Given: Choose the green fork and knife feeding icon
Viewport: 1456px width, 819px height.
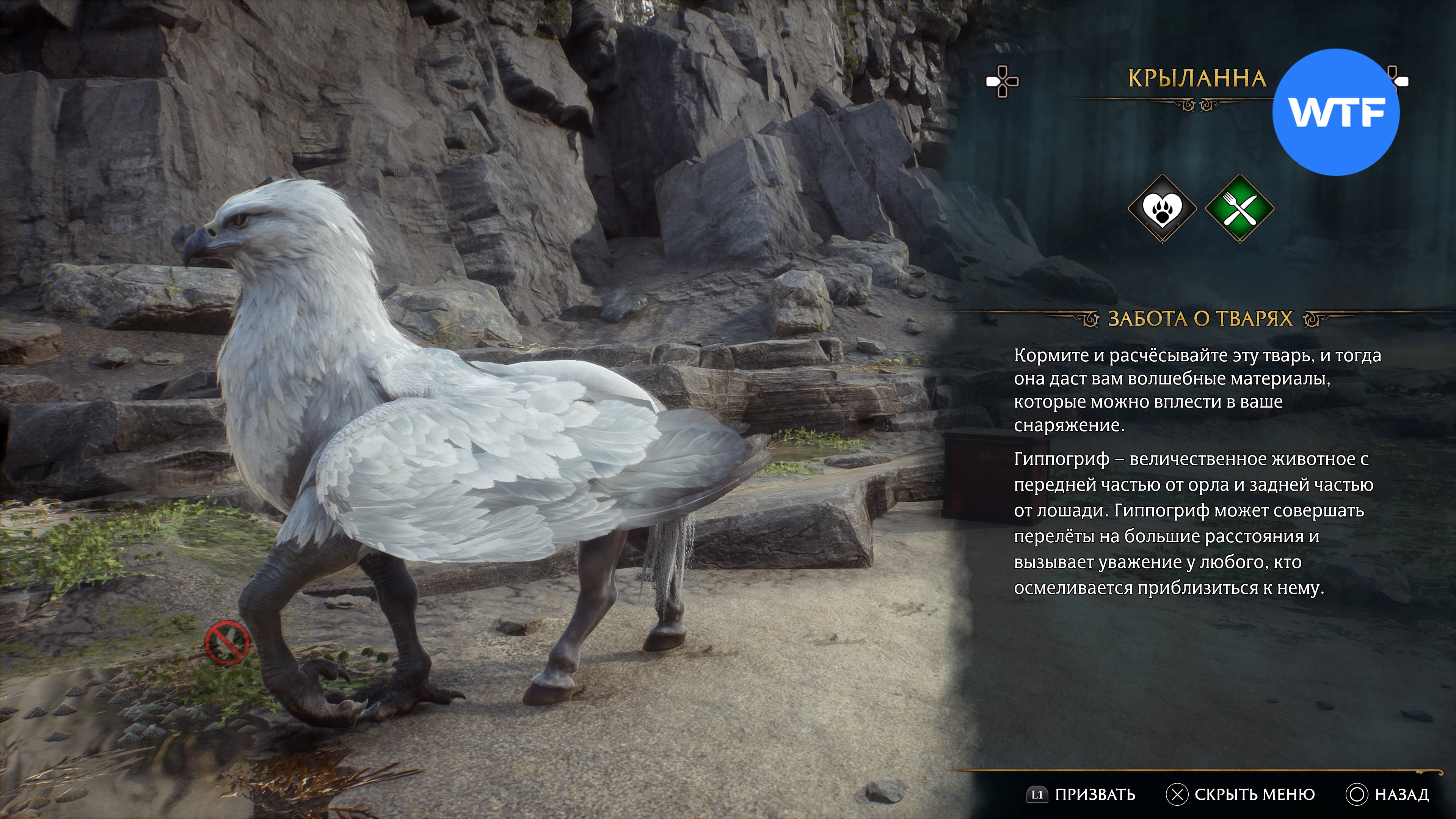Looking at the screenshot, I should [x=1239, y=209].
